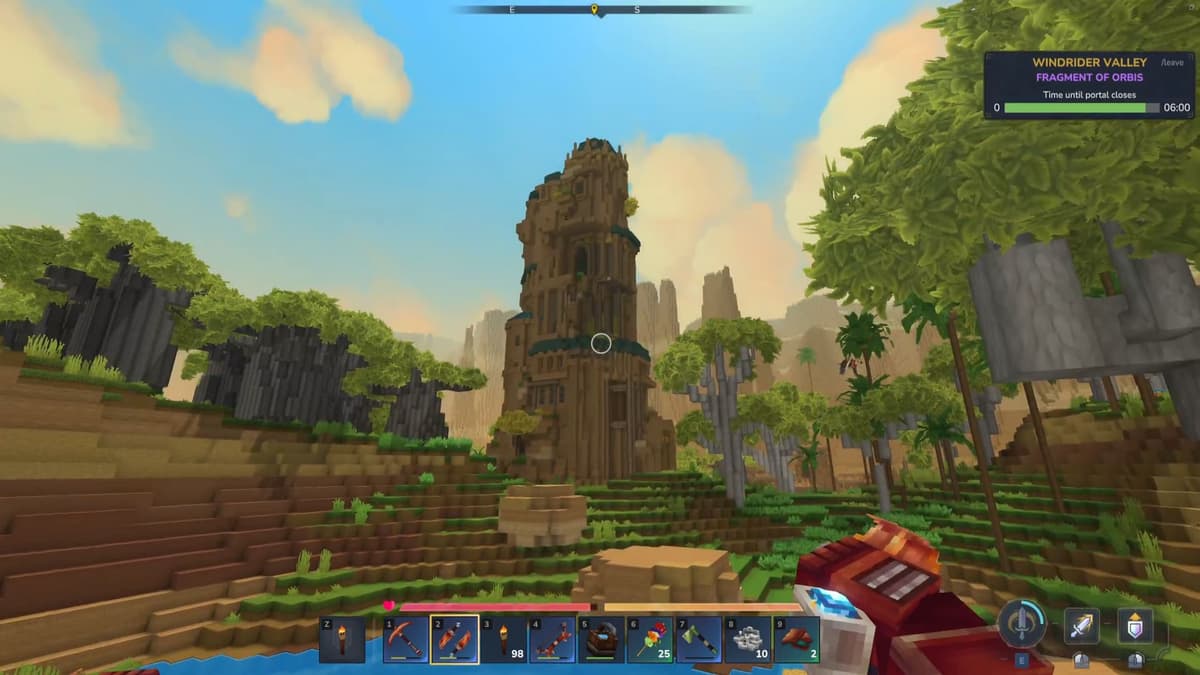Choose the white stone stack of 10
The width and height of the screenshot is (1200, 675).
point(747,640)
